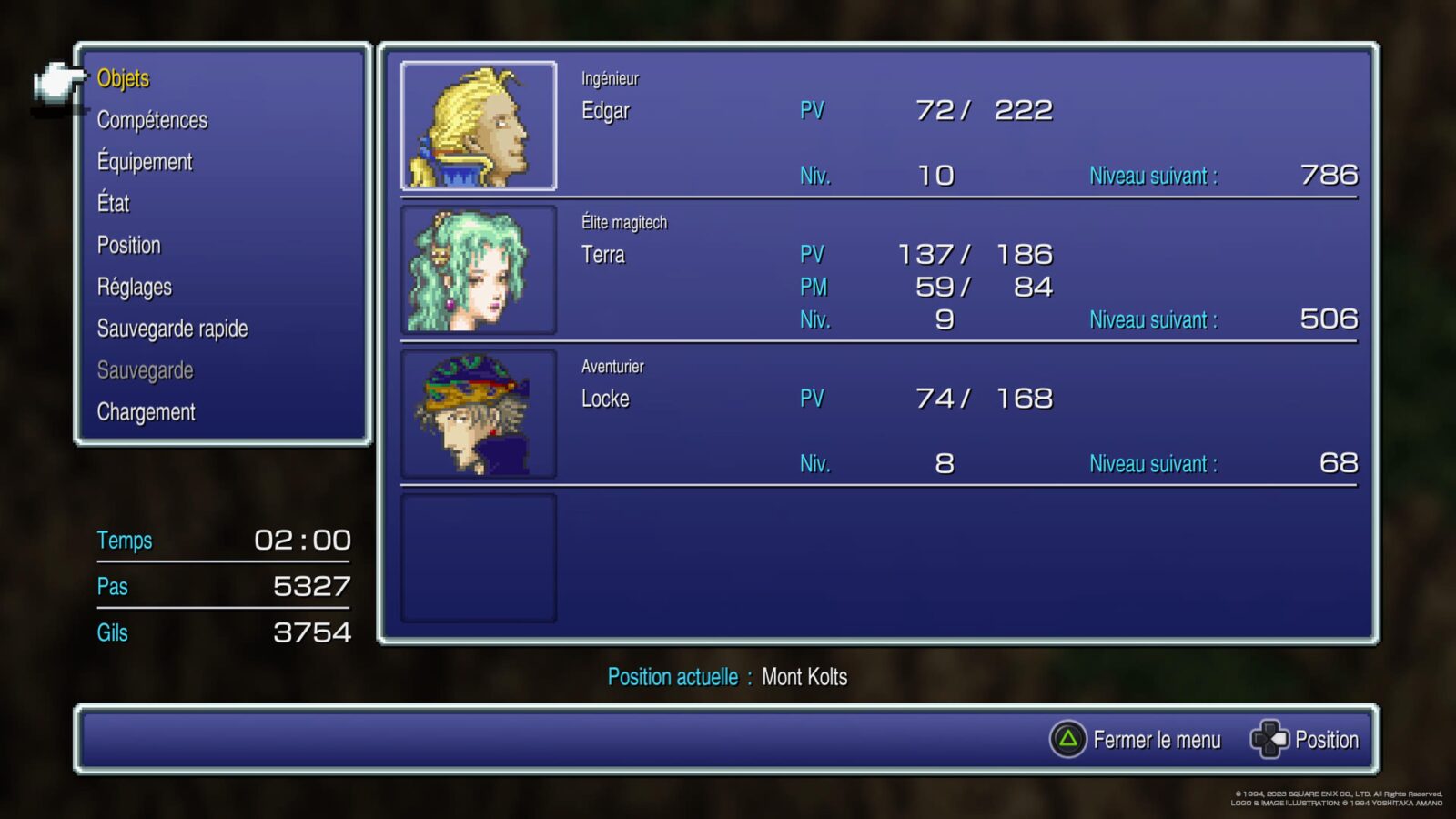Open the Équipement option
1456x819 pixels.
pos(145,161)
